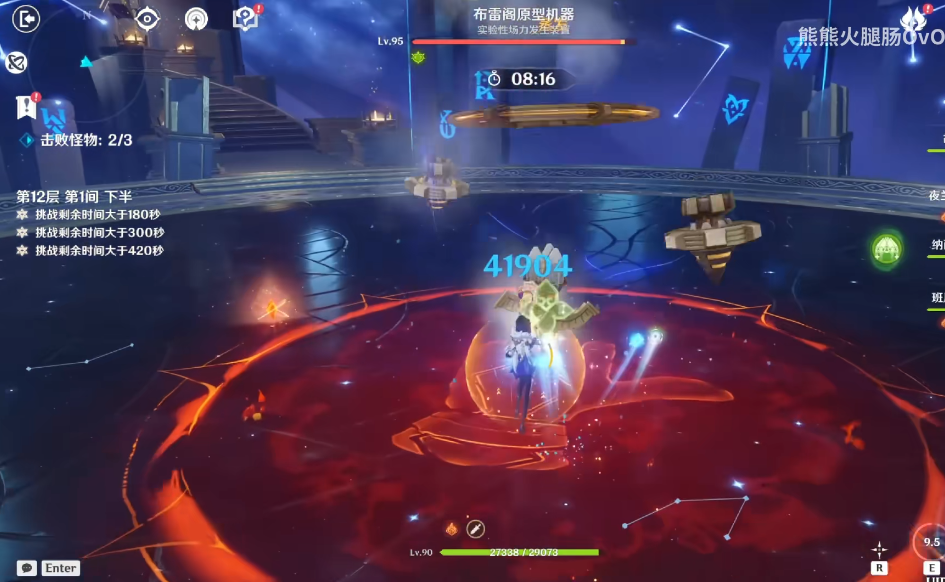Open the four-pointed star wish icon
The image size is (945, 582).
pyautogui.click(x=196, y=19)
